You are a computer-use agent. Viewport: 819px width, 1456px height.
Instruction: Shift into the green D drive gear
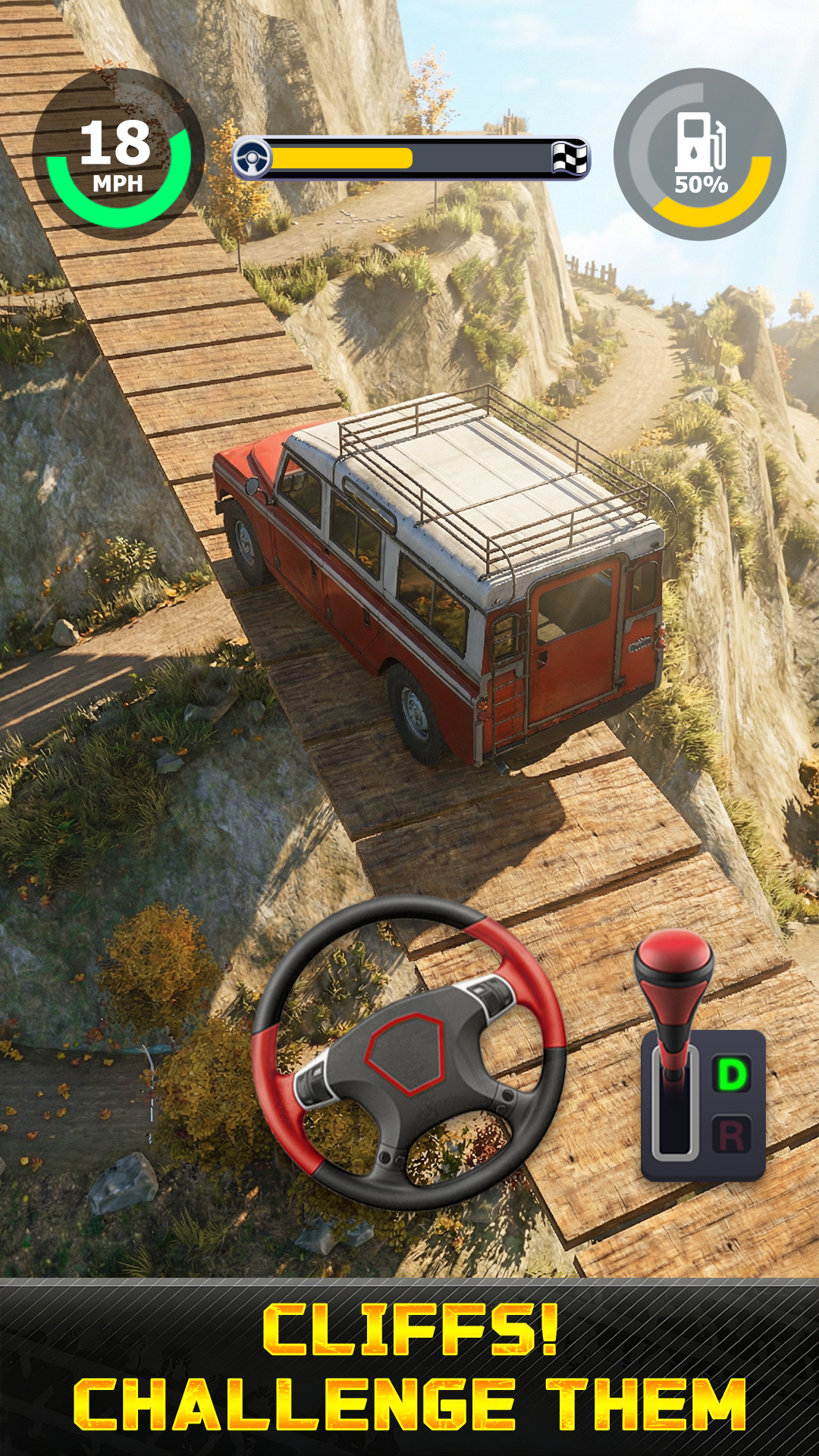pos(731,1075)
